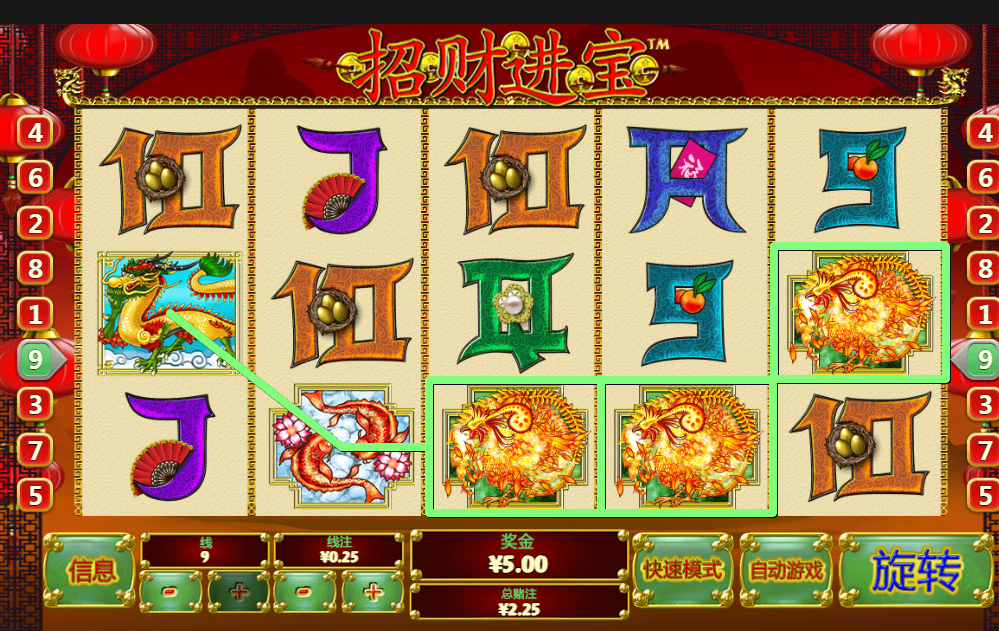The width and height of the screenshot is (999, 631).
Task: Decrease the number of lines (线)
Action: (170, 592)
